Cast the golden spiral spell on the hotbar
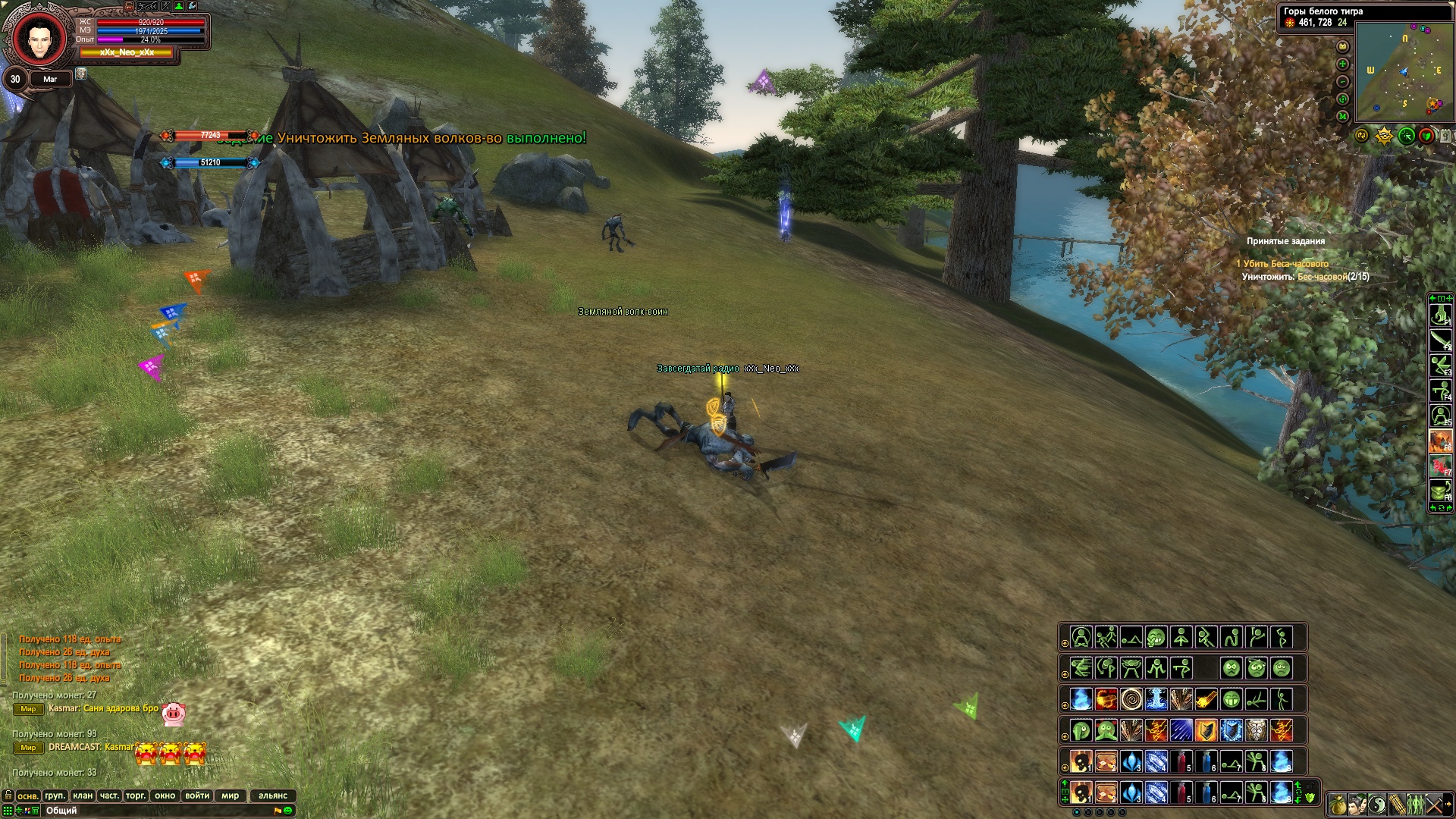 click(1131, 698)
